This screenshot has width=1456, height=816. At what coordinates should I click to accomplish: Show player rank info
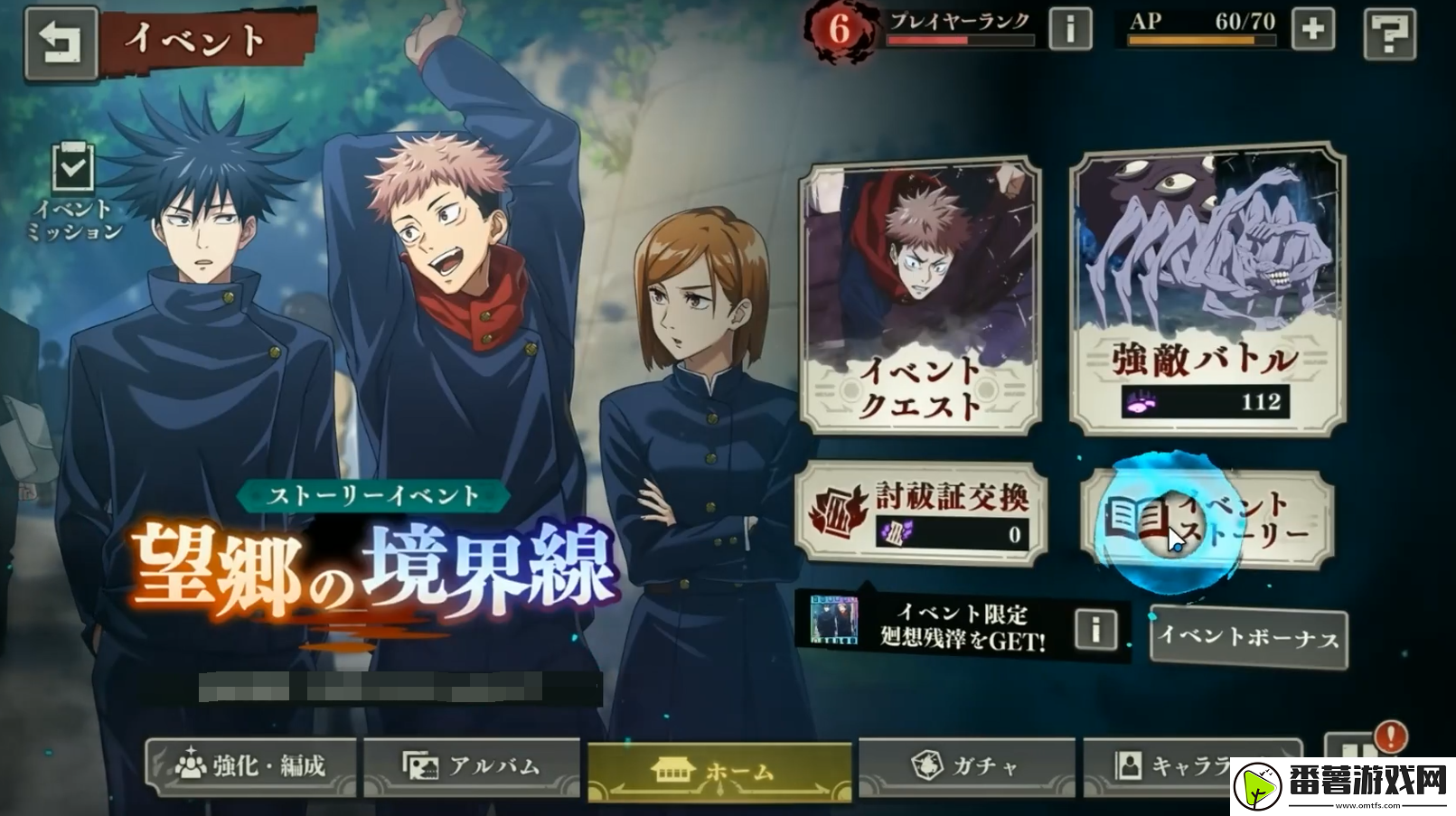point(1069,30)
